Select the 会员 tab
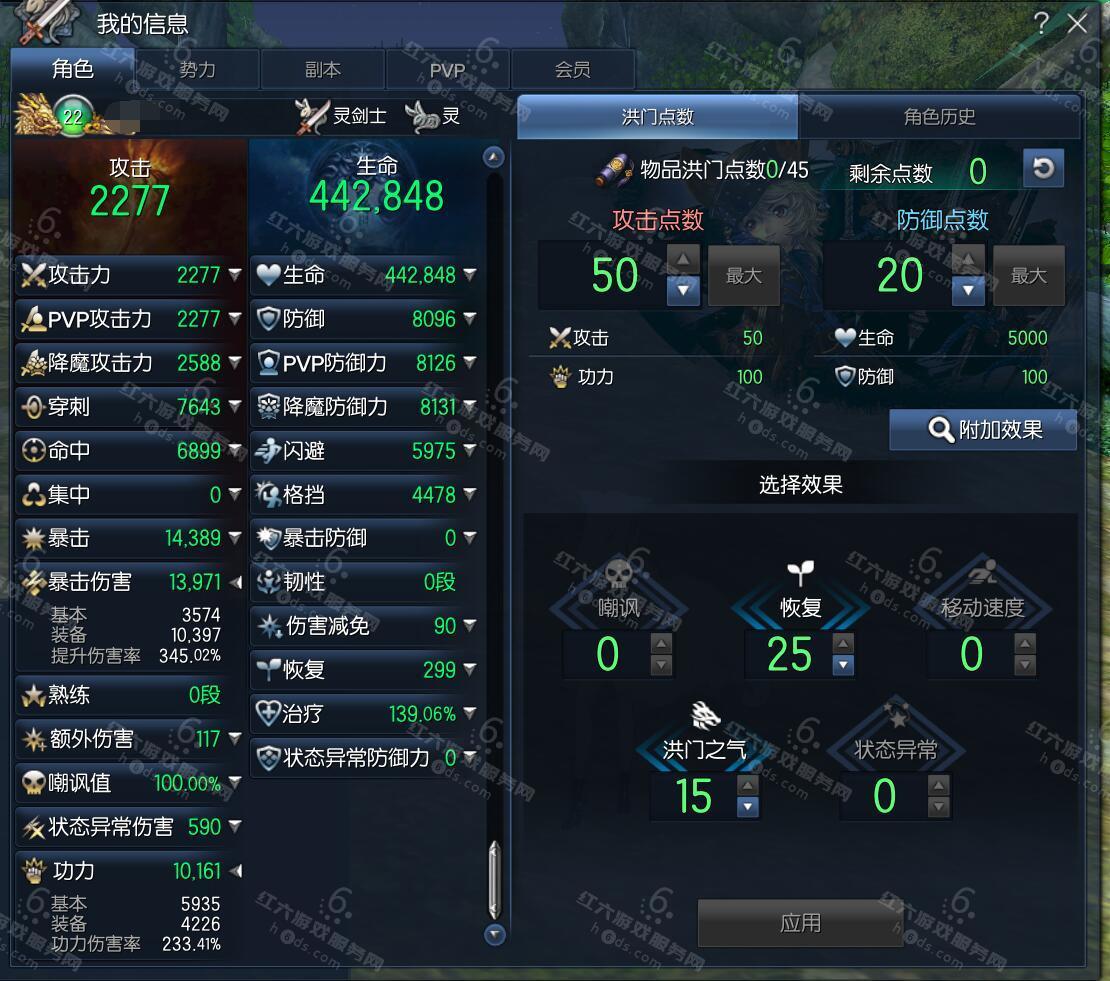1110x981 pixels. point(572,70)
